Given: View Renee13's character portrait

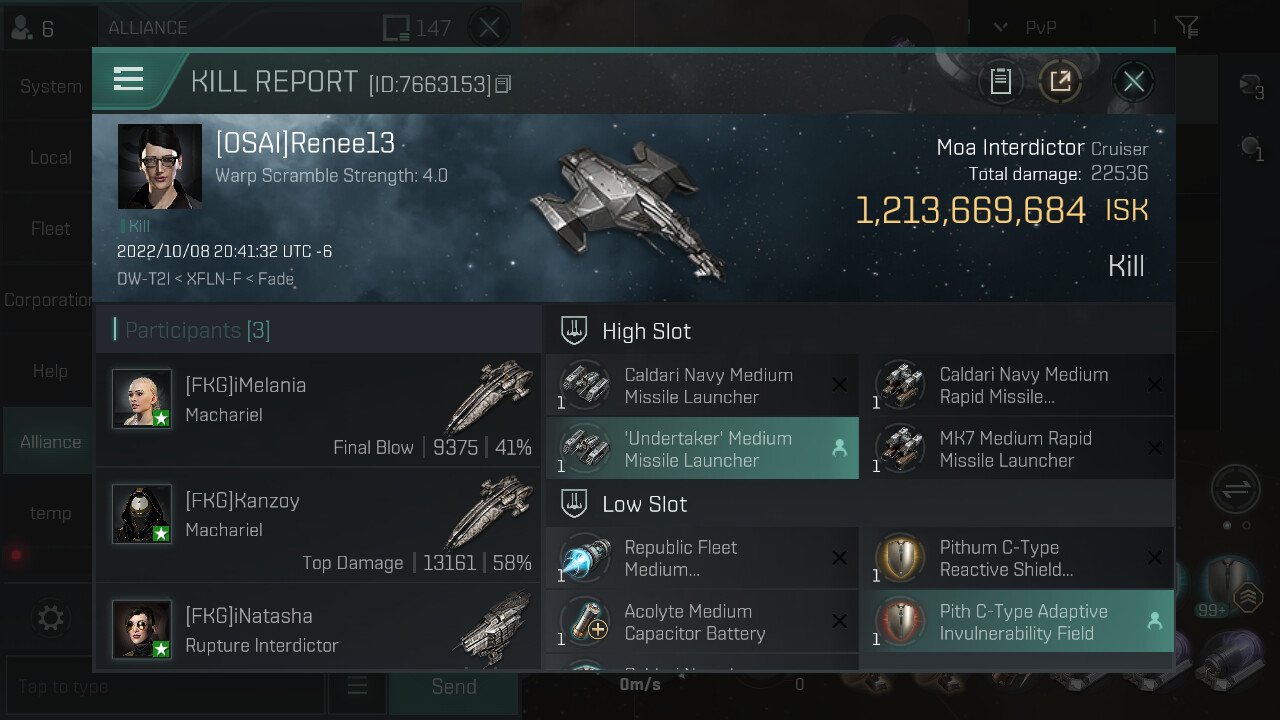Looking at the screenshot, I should coord(160,167).
